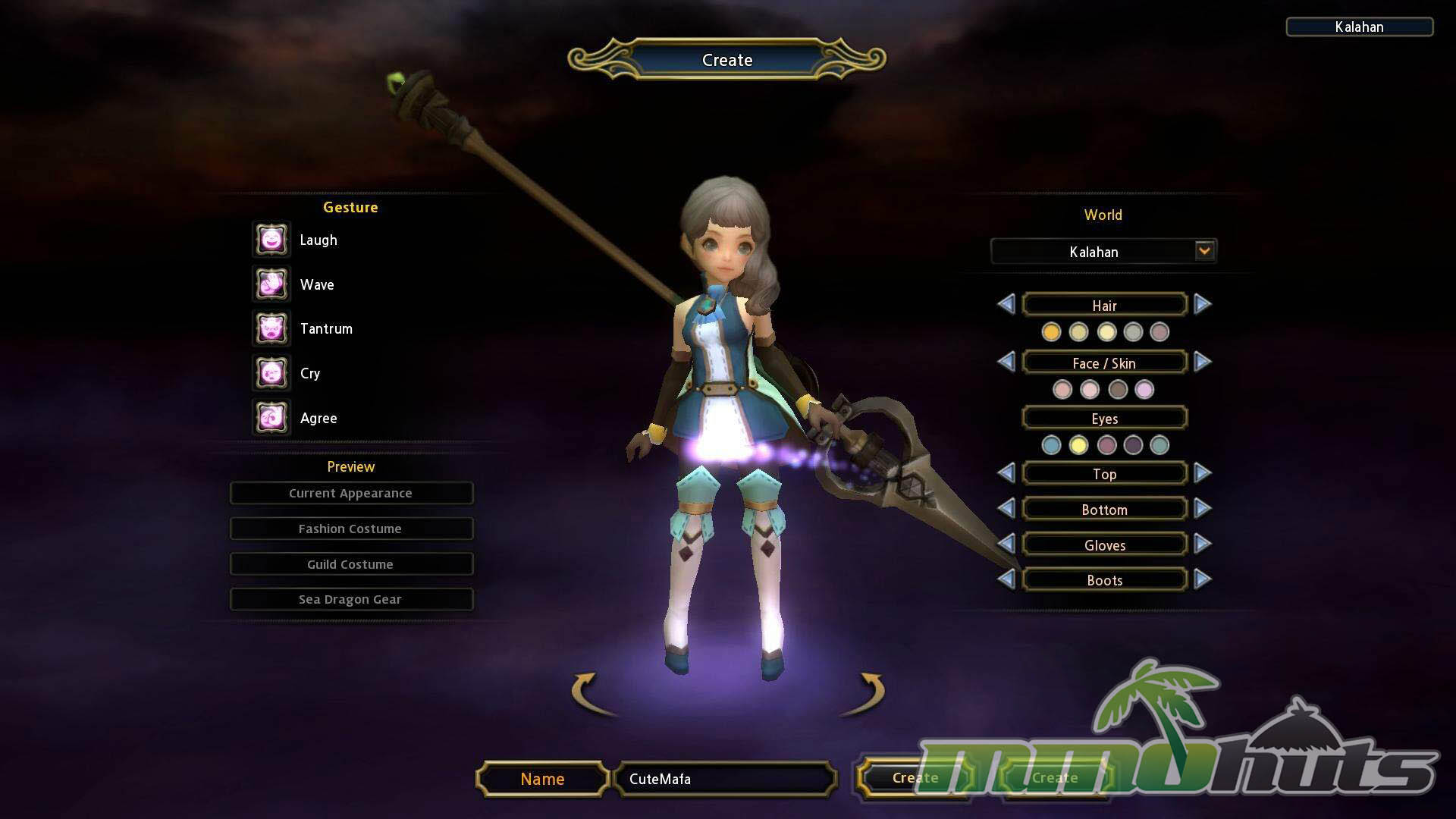The width and height of the screenshot is (1456, 819).
Task: Activate the Agree gesture
Action: click(271, 418)
